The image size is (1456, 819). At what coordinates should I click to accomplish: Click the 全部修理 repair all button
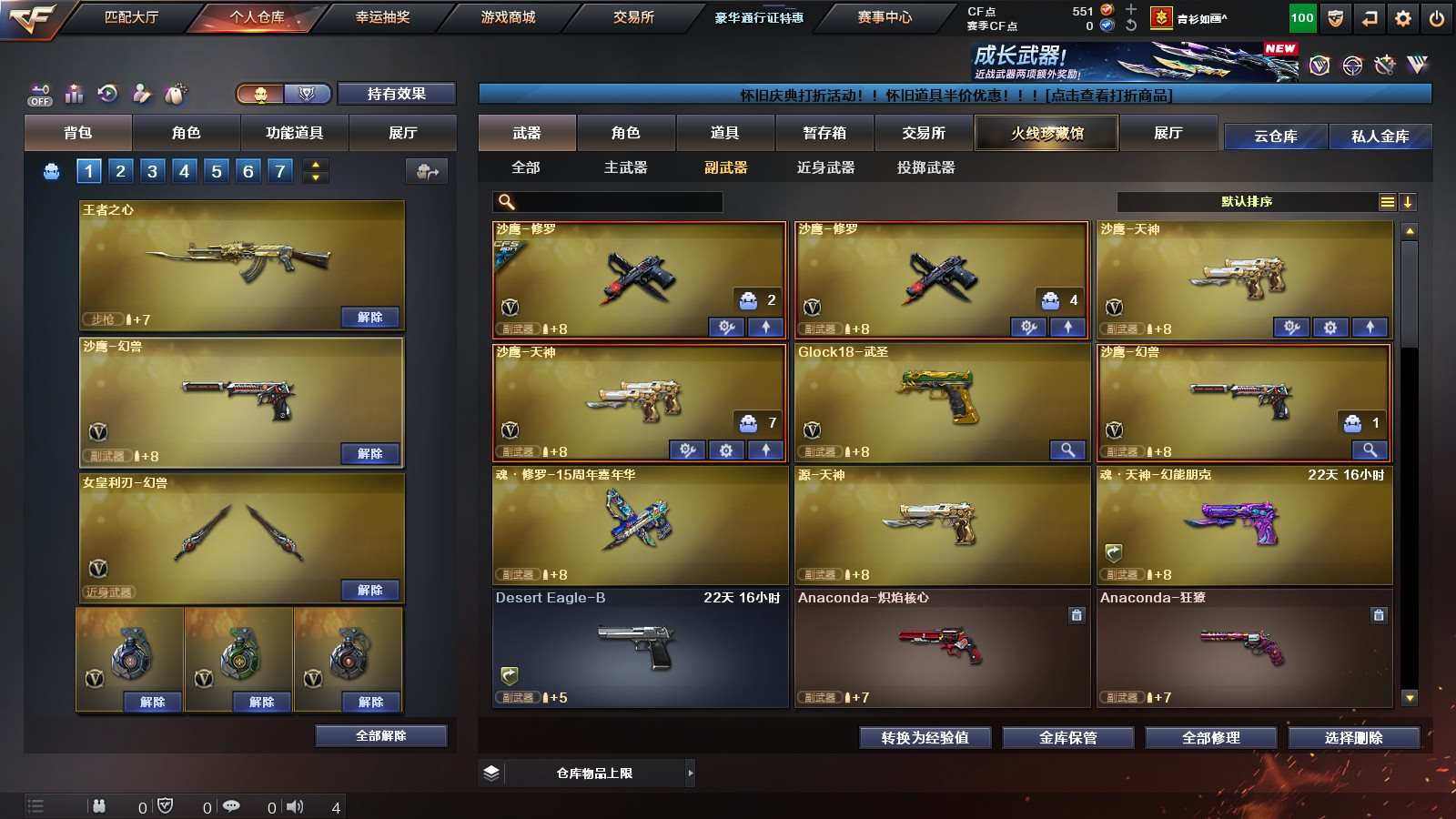[1210, 738]
